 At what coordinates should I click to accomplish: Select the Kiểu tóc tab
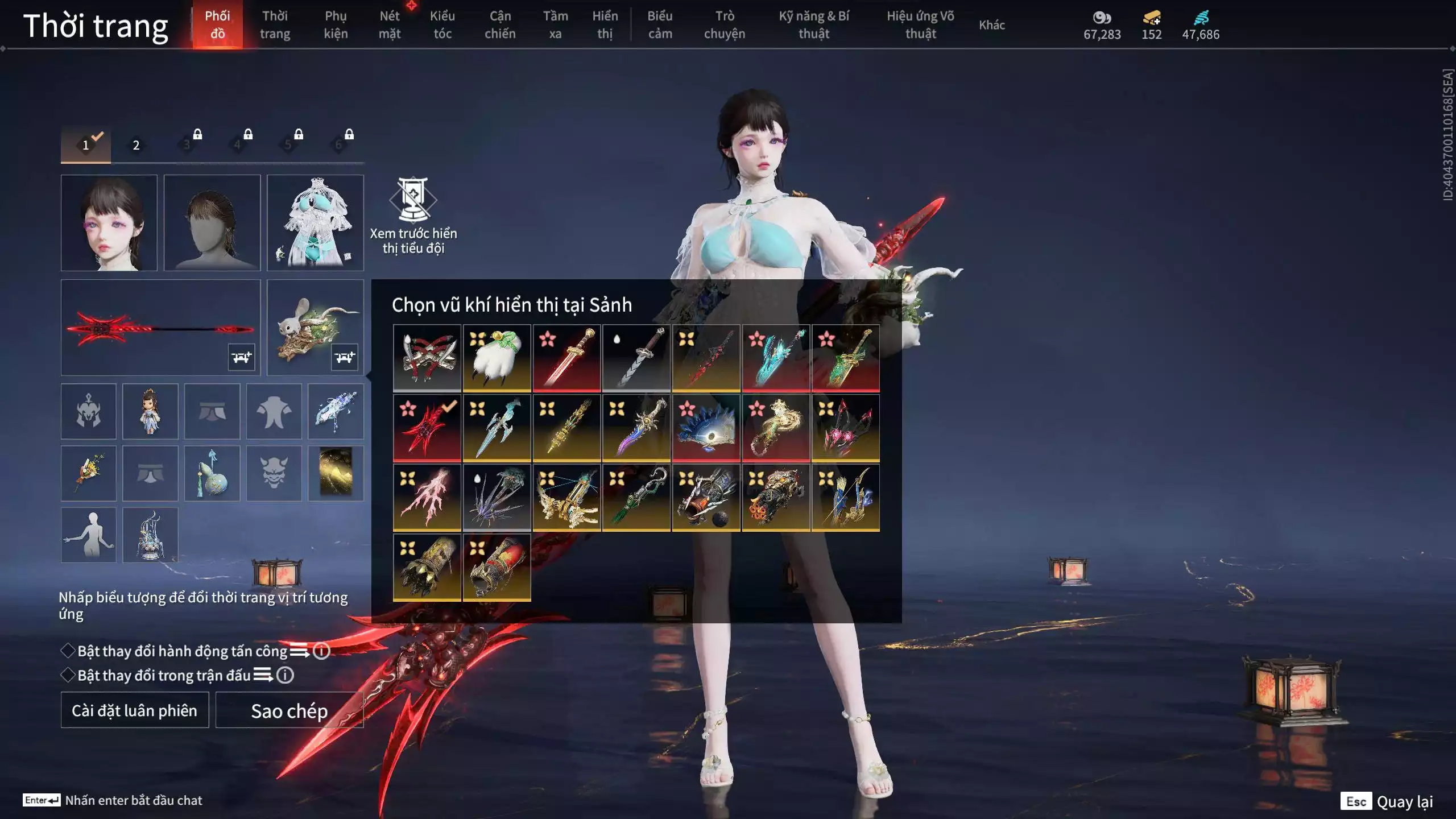click(x=442, y=24)
